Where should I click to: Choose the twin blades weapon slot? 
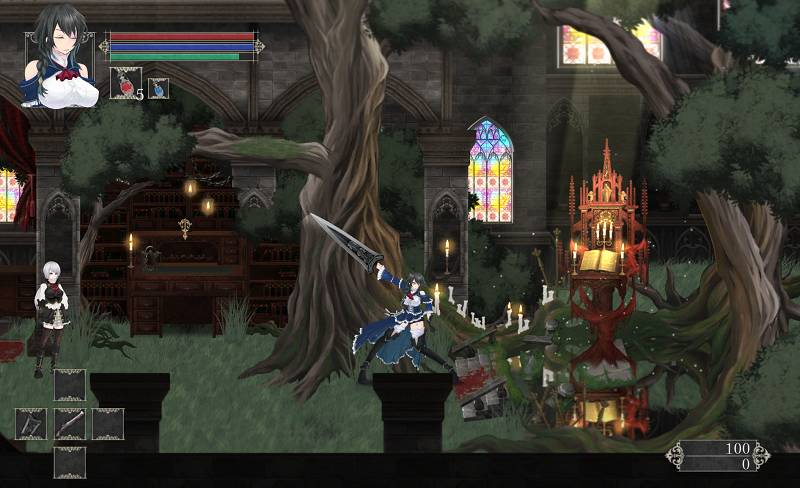31,424
